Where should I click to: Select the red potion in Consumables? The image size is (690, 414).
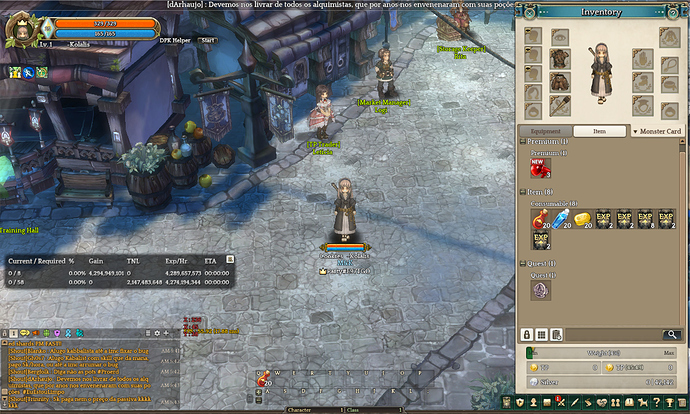540,219
